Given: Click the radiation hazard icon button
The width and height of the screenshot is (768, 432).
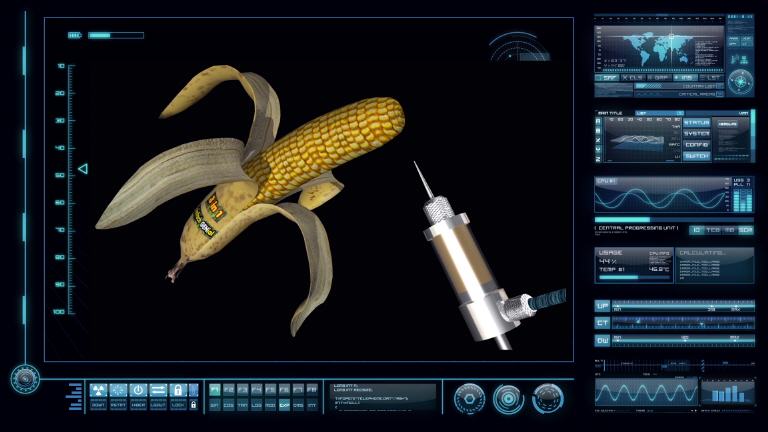Looking at the screenshot, I should coord(98,390).
